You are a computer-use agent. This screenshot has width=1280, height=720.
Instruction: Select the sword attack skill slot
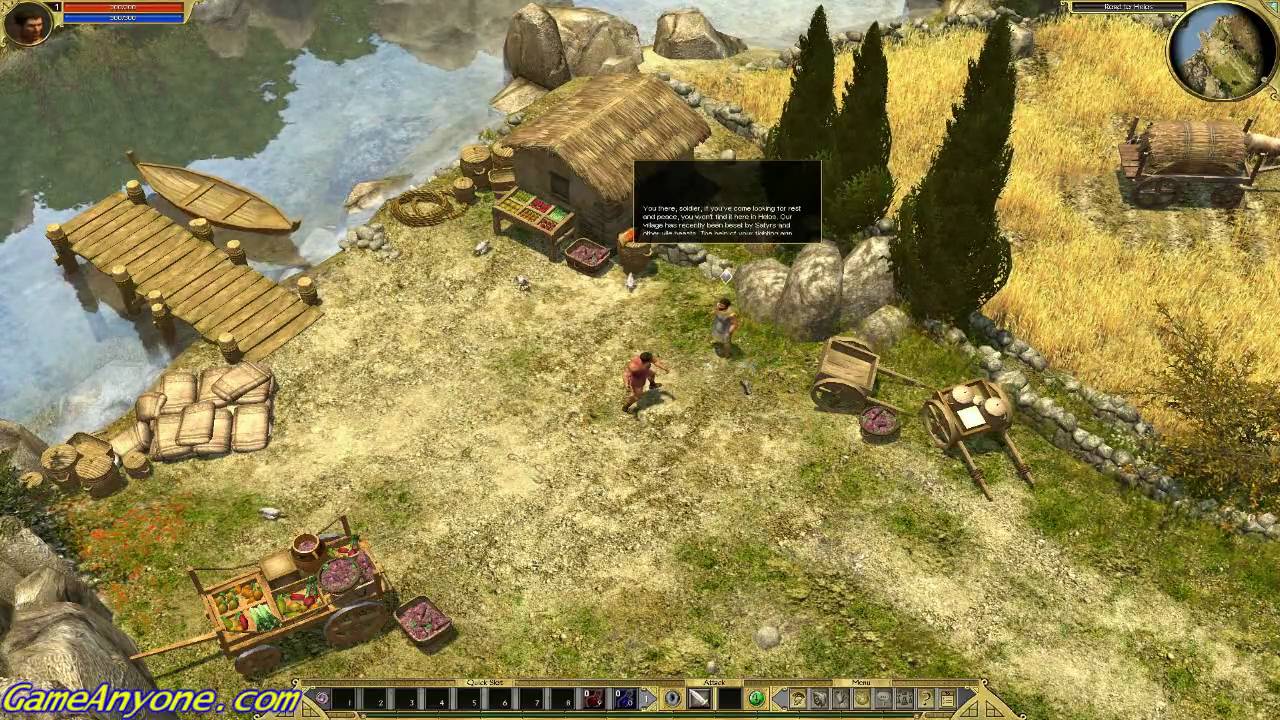click(699, 699)
